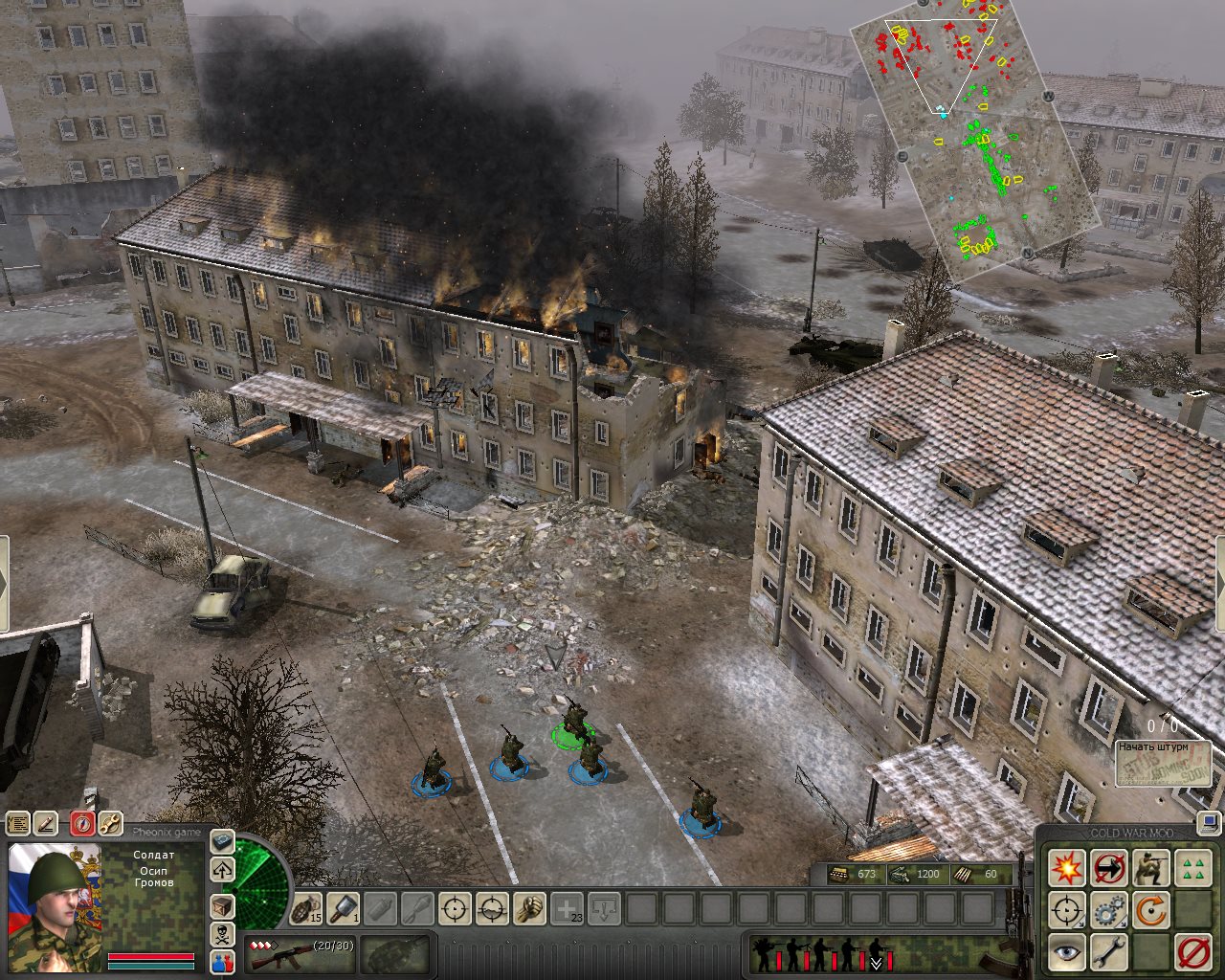The width and height of the screenshot is (1225, 980).
Task: Choose the green triangles formation command
Action: tap(1192, 868)
